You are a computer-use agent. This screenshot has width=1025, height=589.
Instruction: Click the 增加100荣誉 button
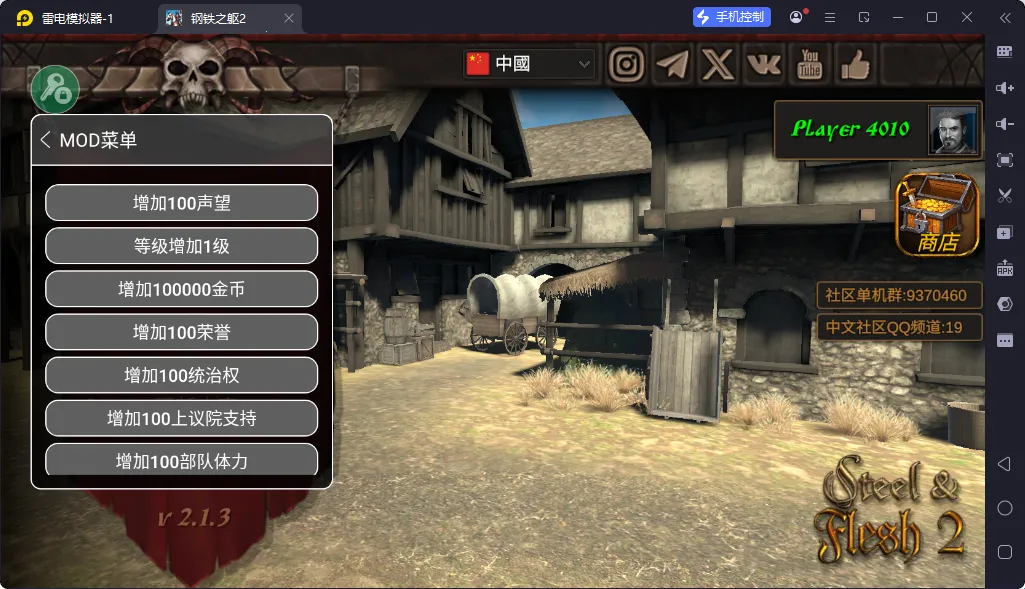[x=182, y=332]
